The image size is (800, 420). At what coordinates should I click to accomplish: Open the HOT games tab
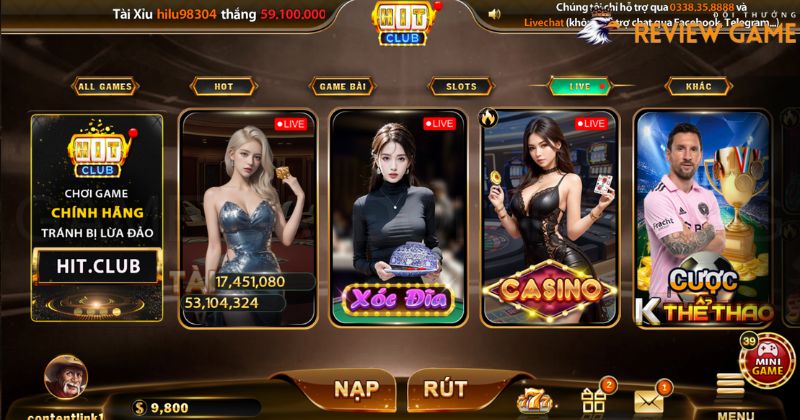click(223, 87)
